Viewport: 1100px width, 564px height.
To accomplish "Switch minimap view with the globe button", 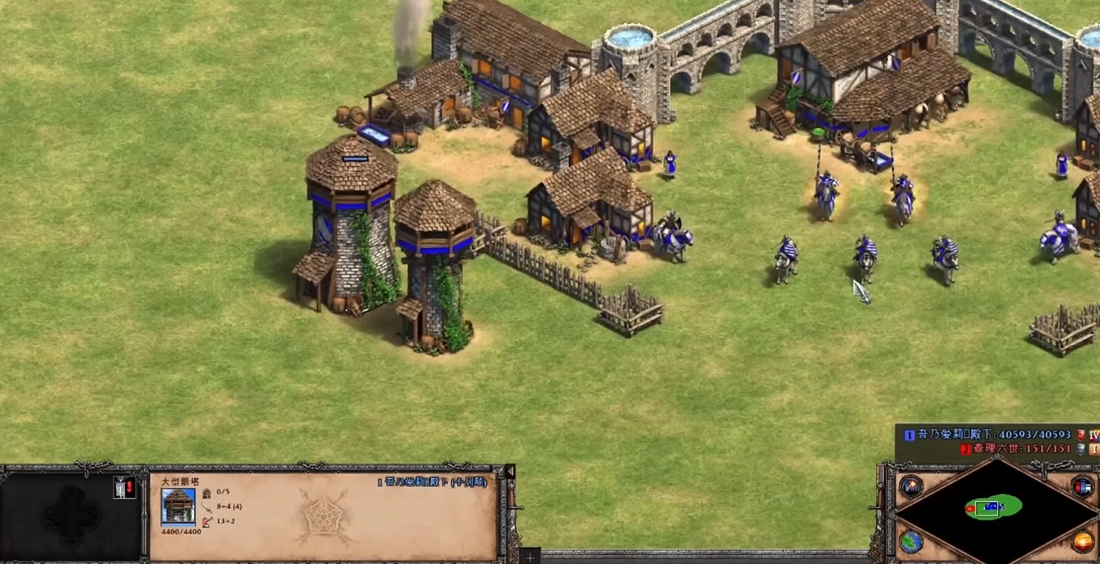I will tap(910, 541).
